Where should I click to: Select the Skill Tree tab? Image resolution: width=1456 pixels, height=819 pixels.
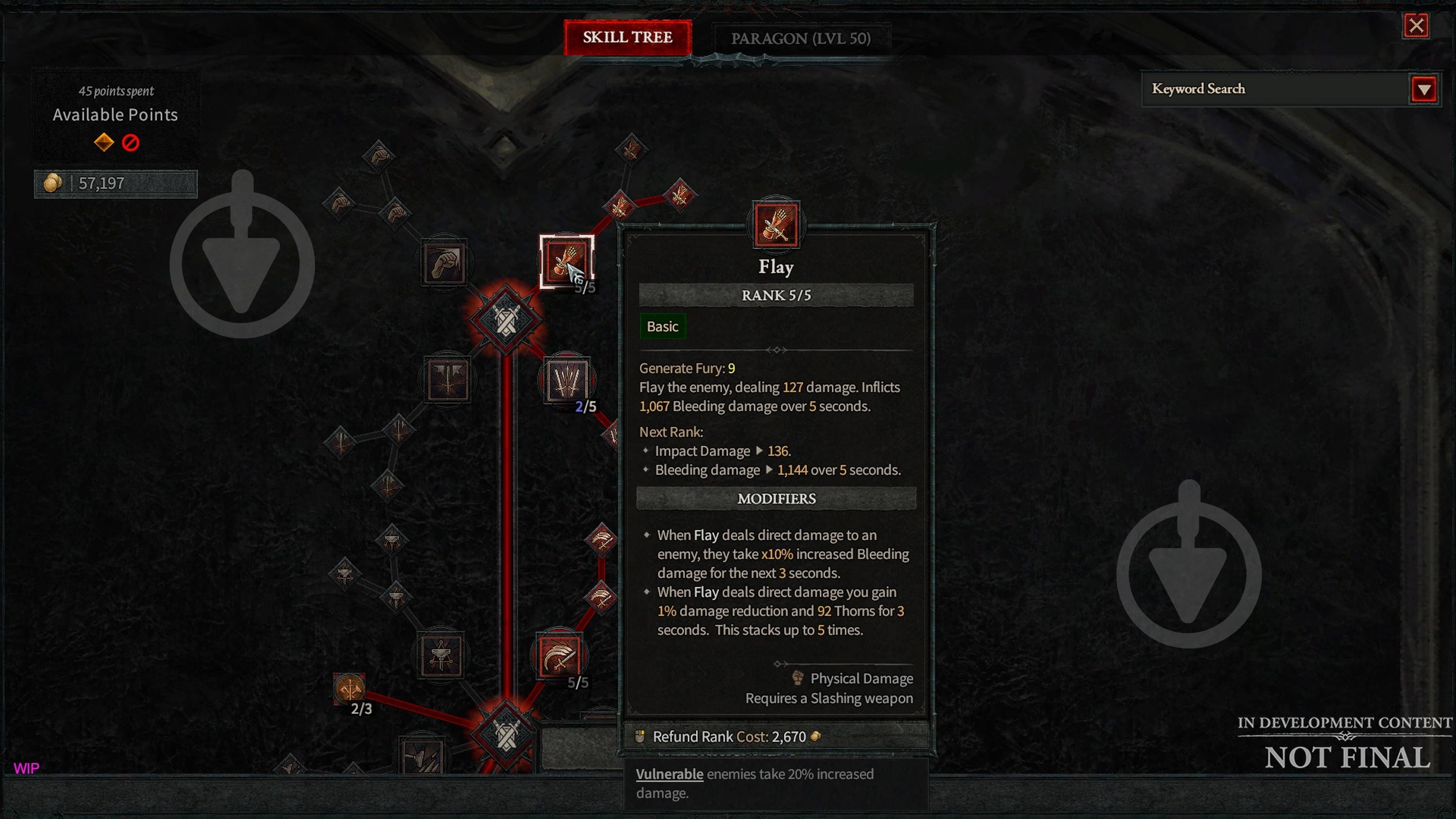[628, 38]
